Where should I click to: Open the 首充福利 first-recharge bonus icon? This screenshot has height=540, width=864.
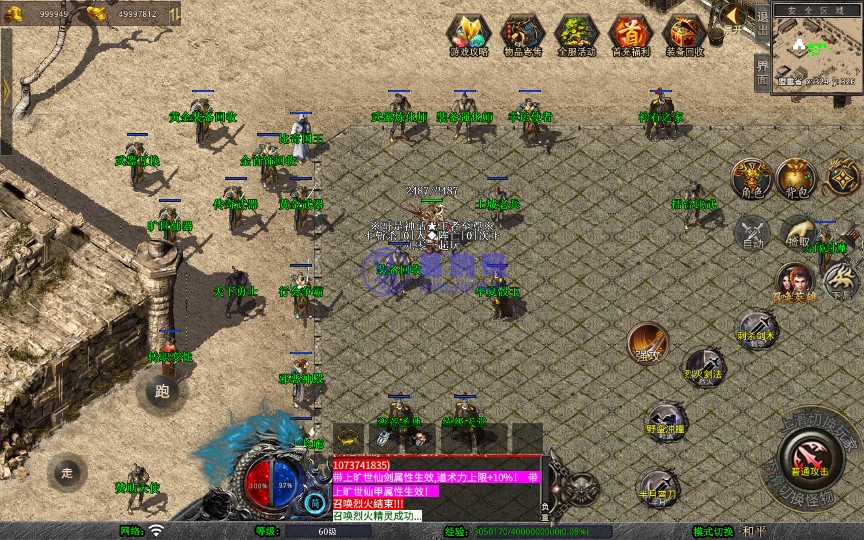coord(630,33)
